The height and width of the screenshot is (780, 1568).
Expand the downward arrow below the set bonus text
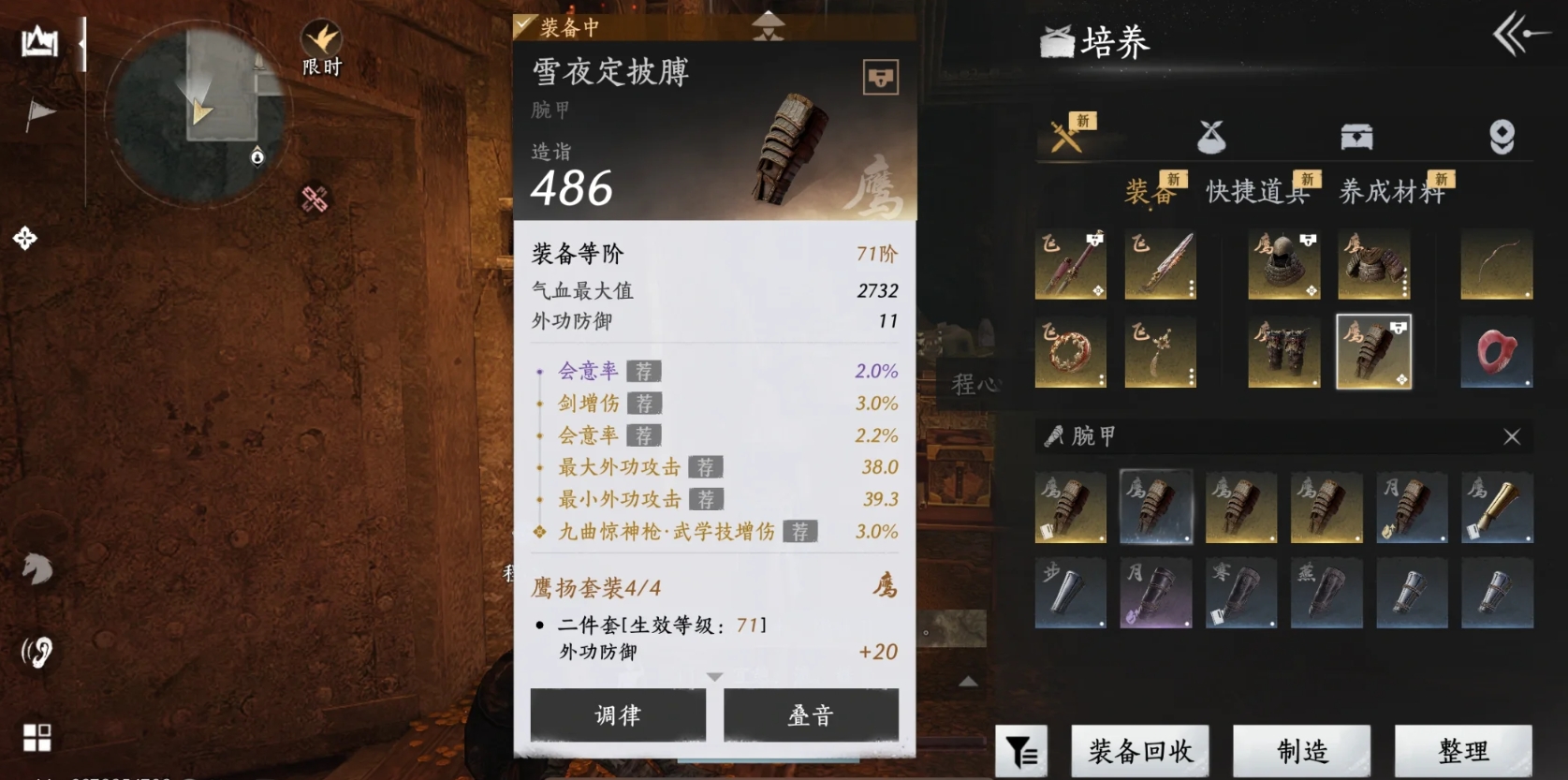(715, 676)
